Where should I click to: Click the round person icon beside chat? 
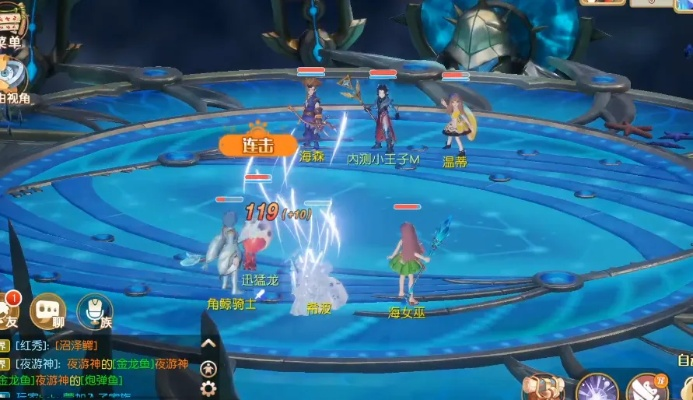pyautogui.click(x=208, y=367)
